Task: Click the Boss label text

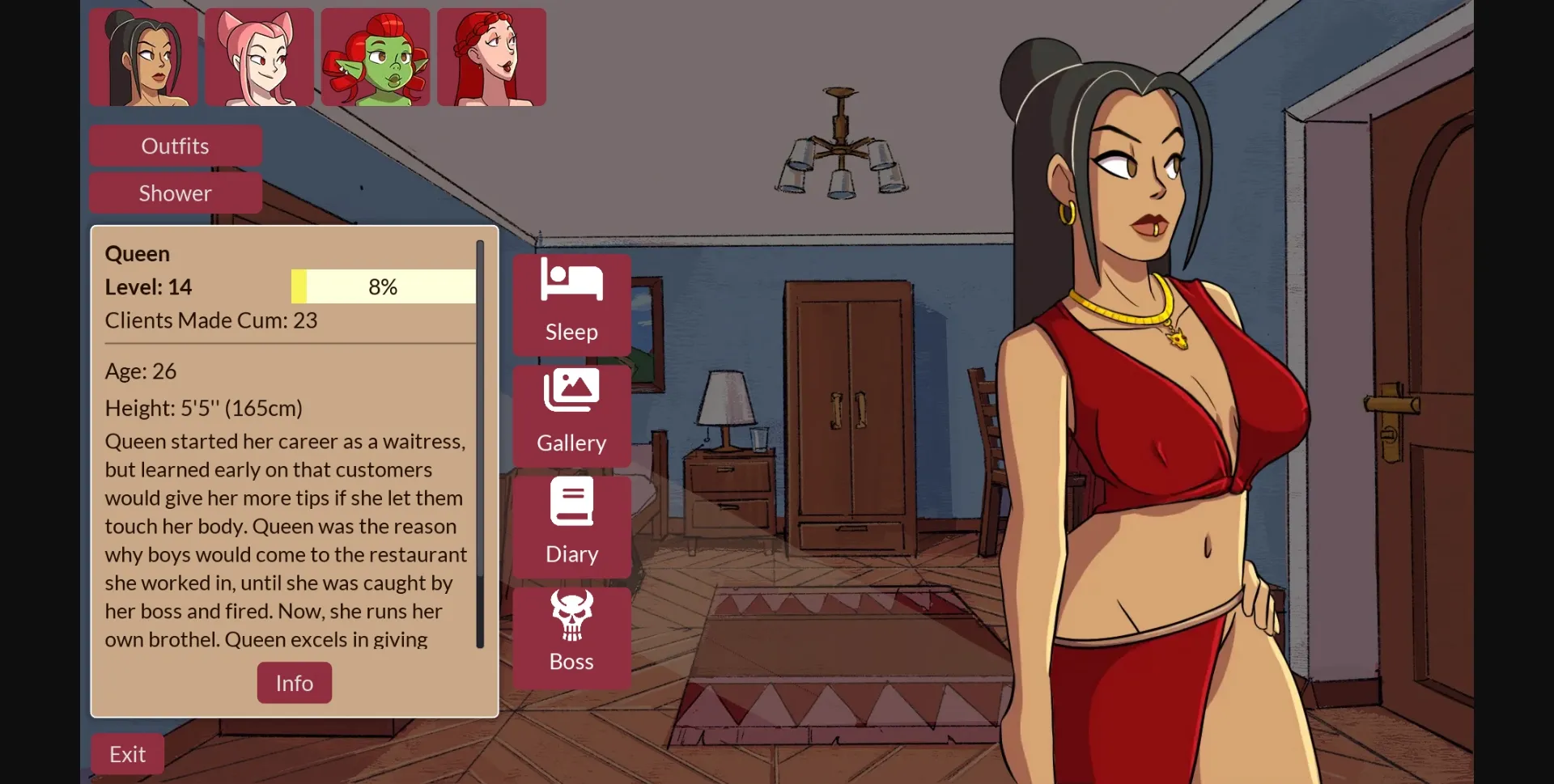Action: tap(571, 662)
